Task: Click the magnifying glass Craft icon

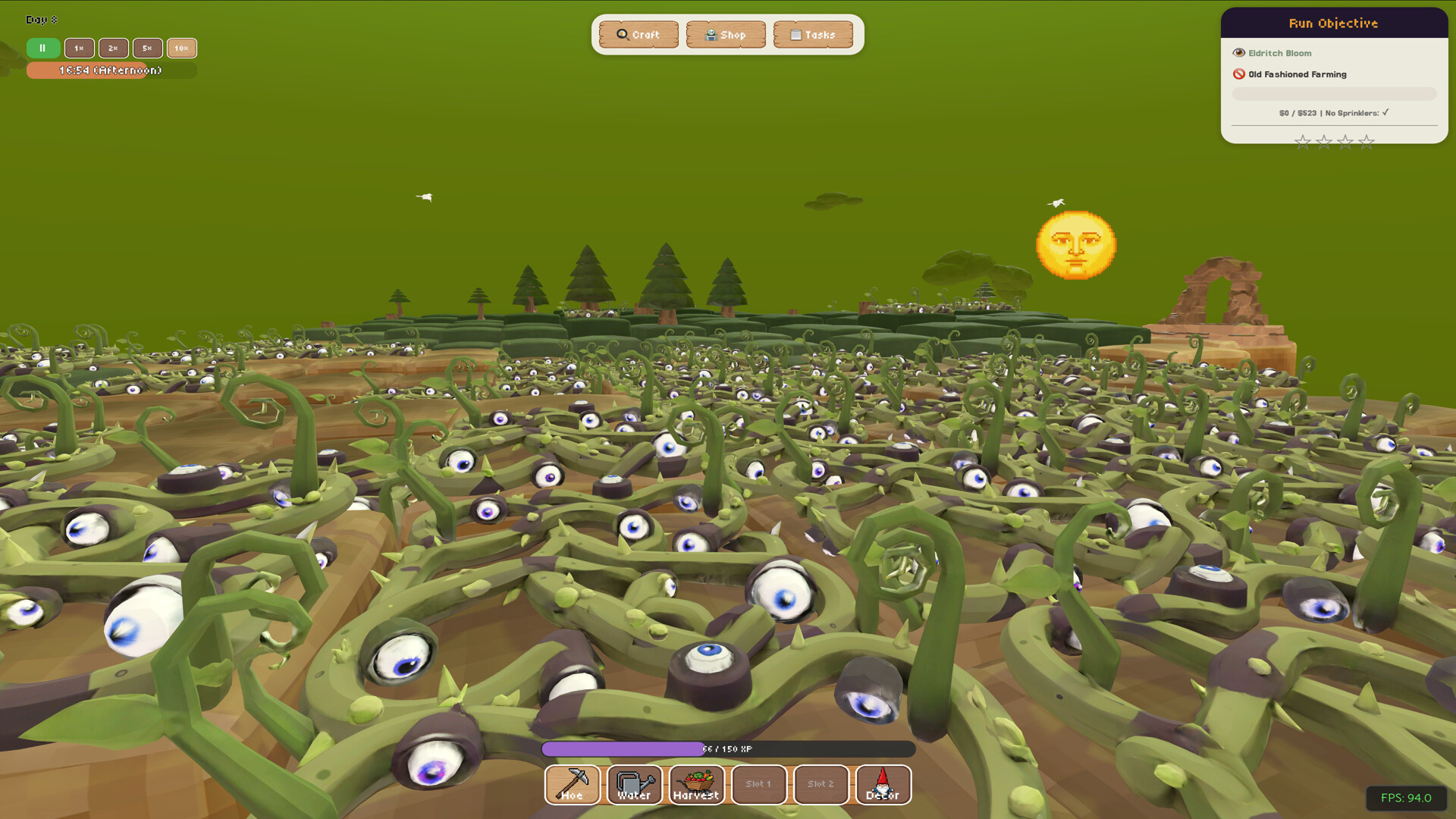Action: pyautogui.click(x=620, y=33)
